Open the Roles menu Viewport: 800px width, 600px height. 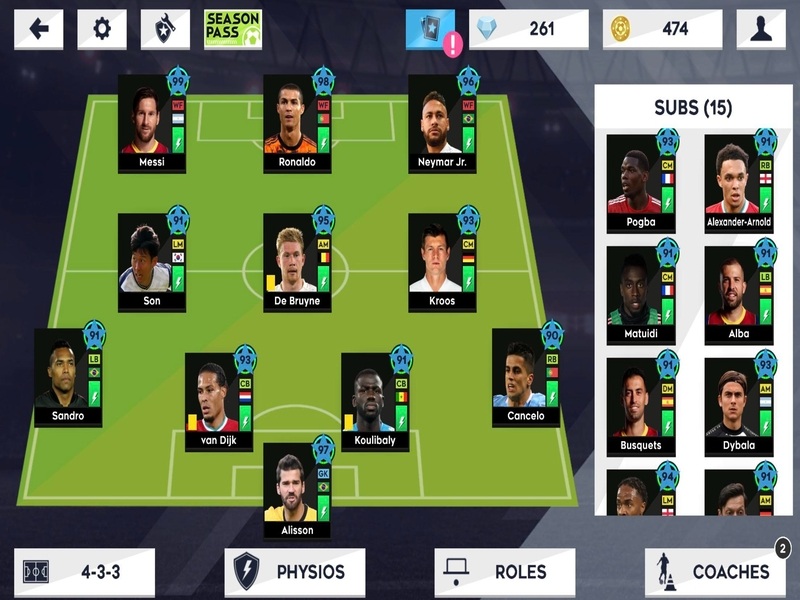click(504, 572)
